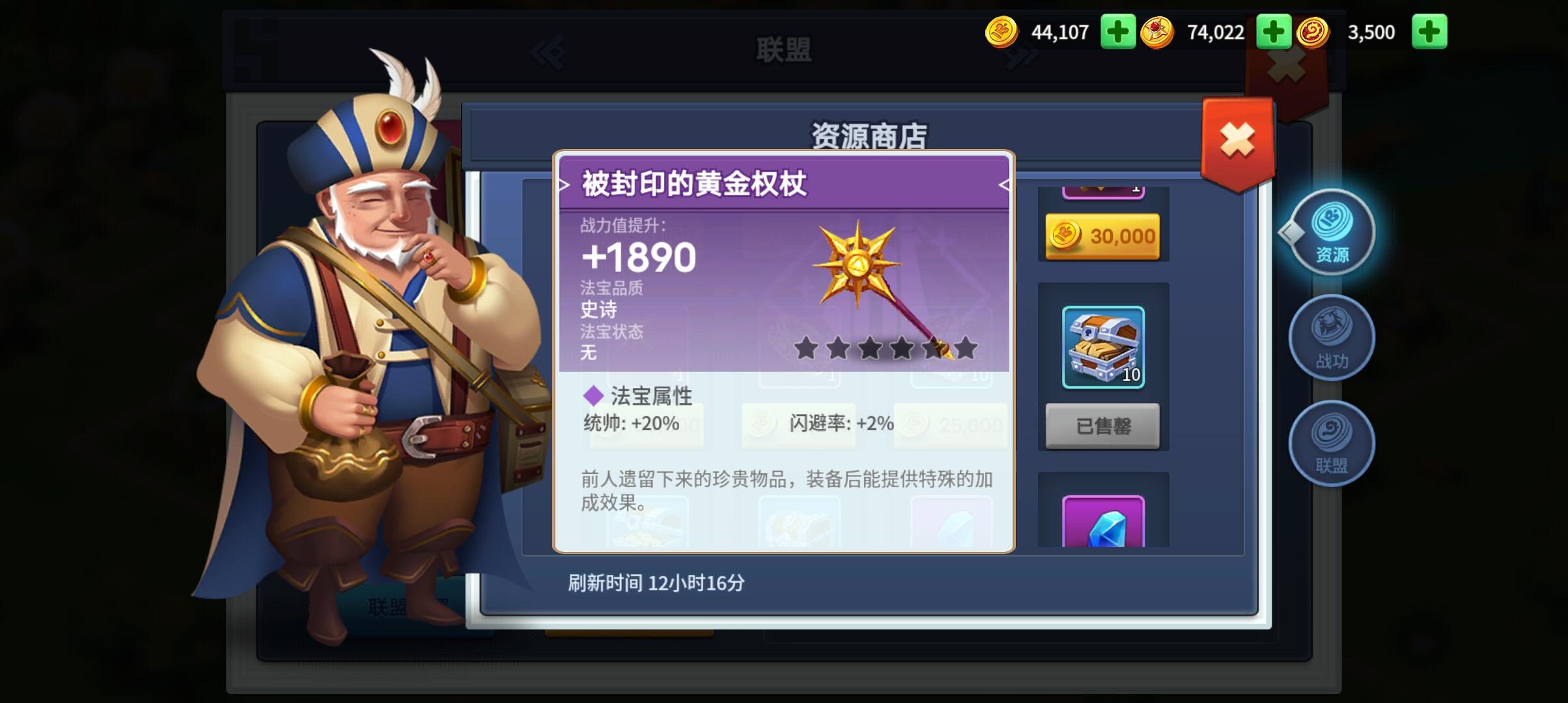The height and width of the screenshot is (703, 1568).
Task: Click the gold coin currency icon at the top
Action: coord(1001,31)
